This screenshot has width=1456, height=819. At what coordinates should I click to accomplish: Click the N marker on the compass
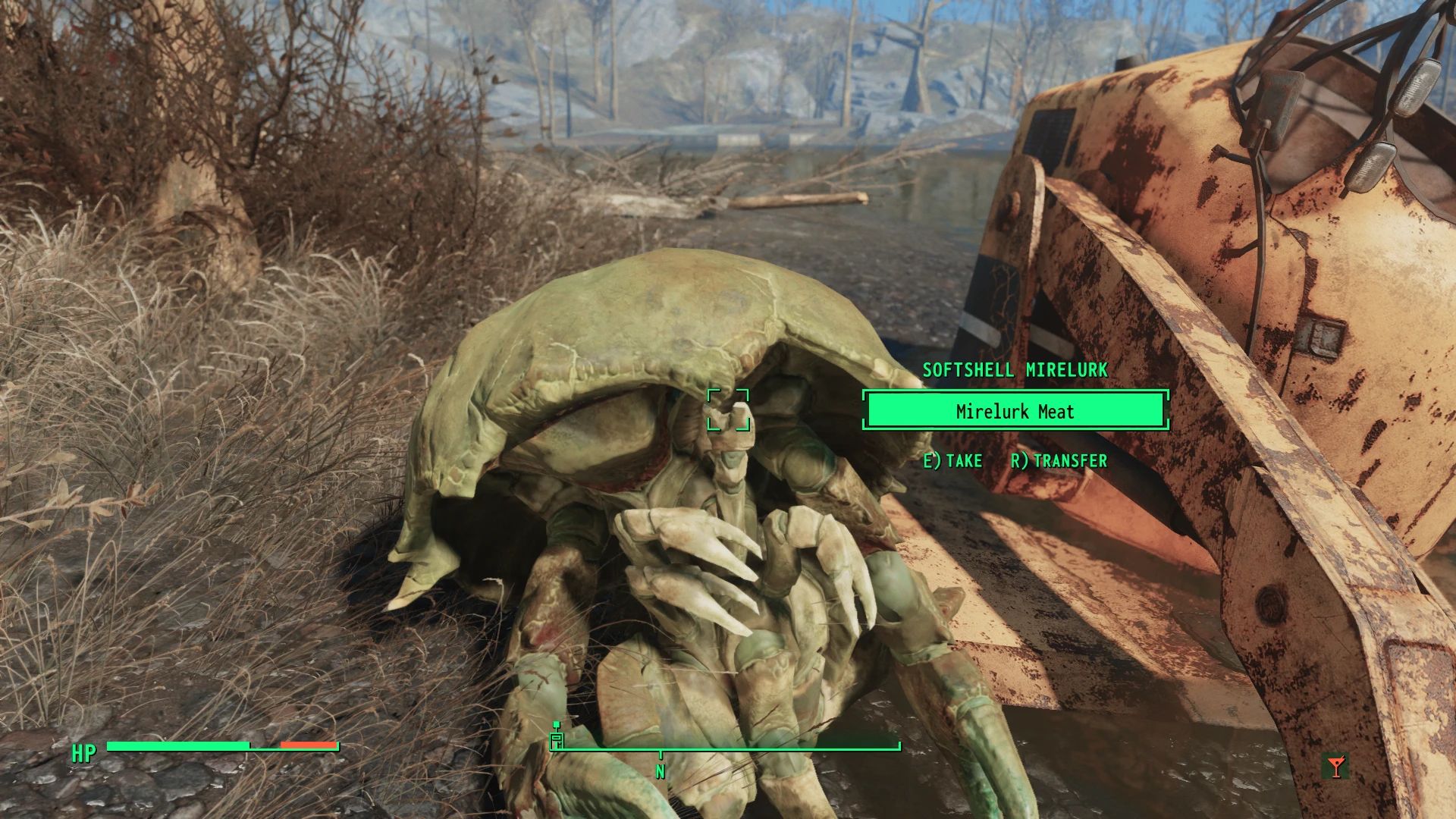tap(661, 771)
